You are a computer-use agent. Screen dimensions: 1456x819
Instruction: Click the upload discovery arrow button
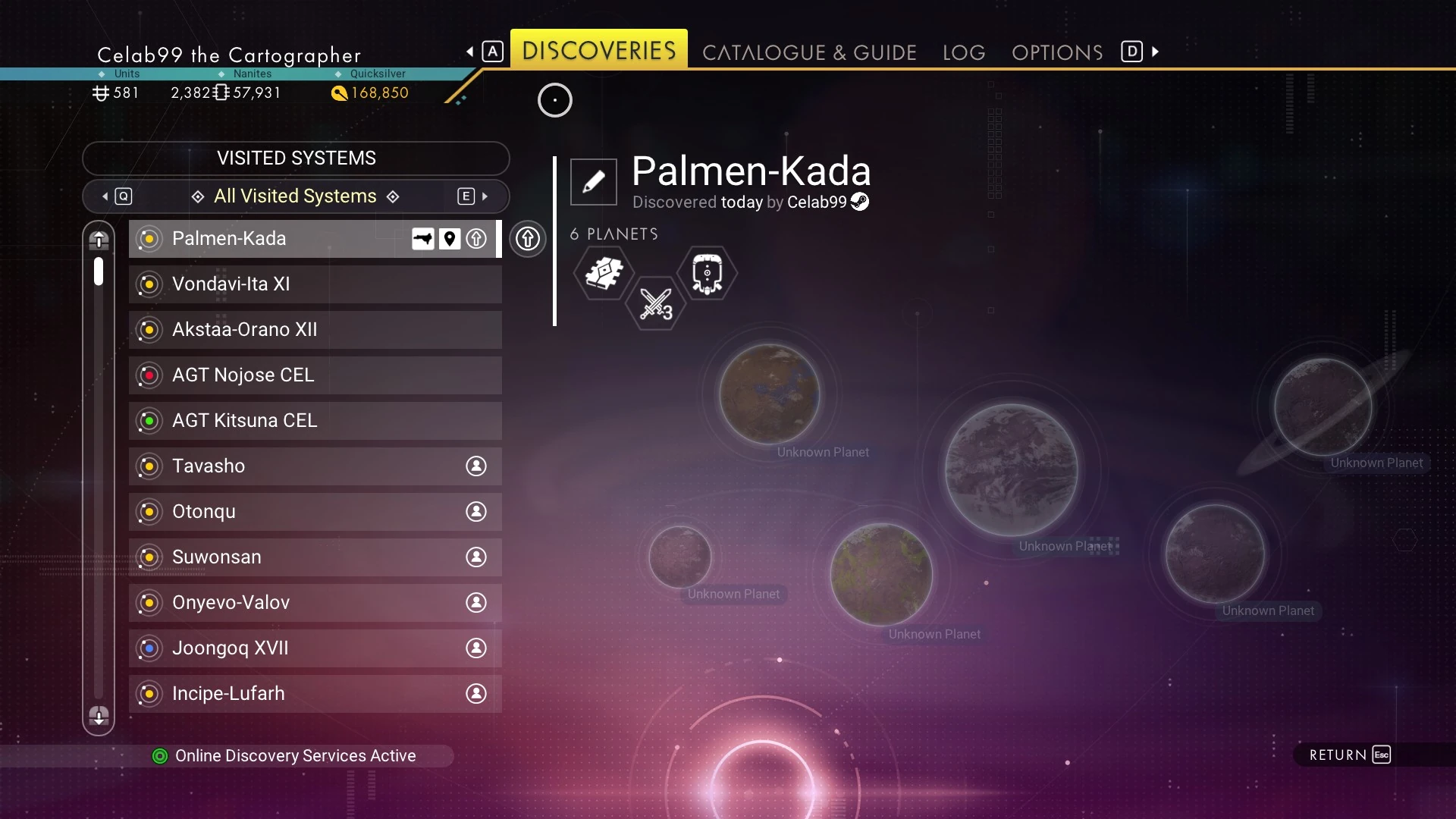pyautogui.click(x=528, y=239)
